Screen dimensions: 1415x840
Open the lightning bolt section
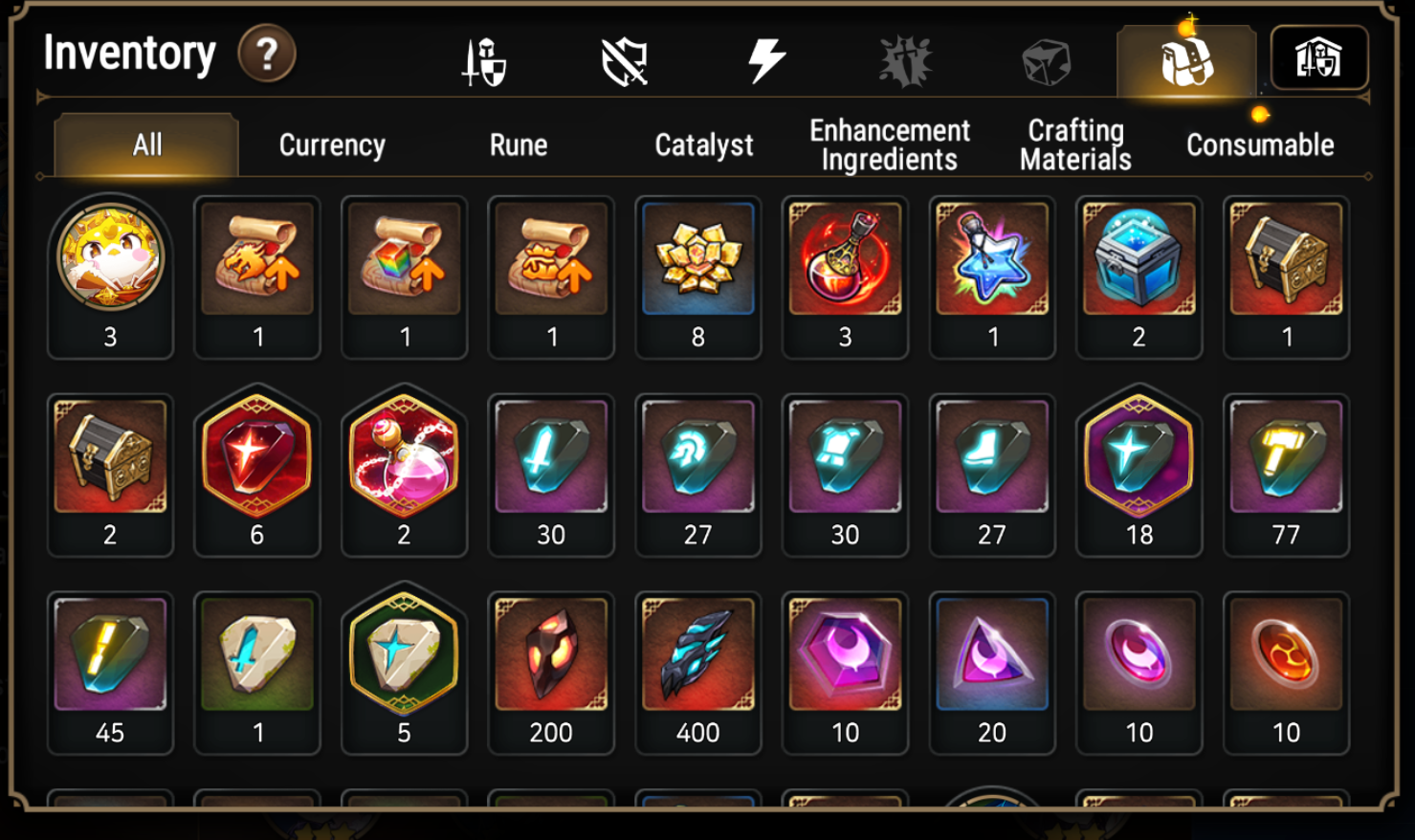tap(764, 59)
